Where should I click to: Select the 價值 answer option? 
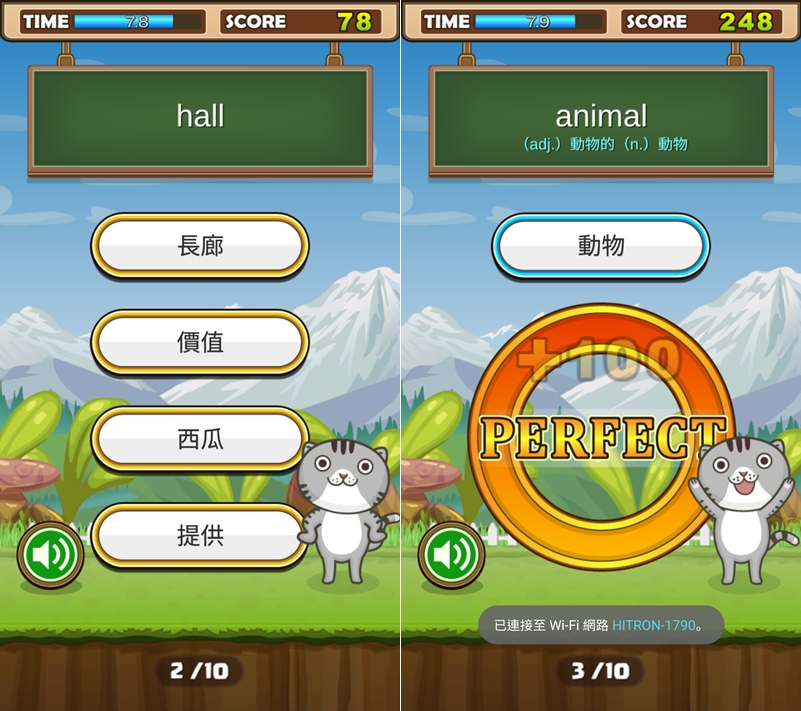coord(200,342)
